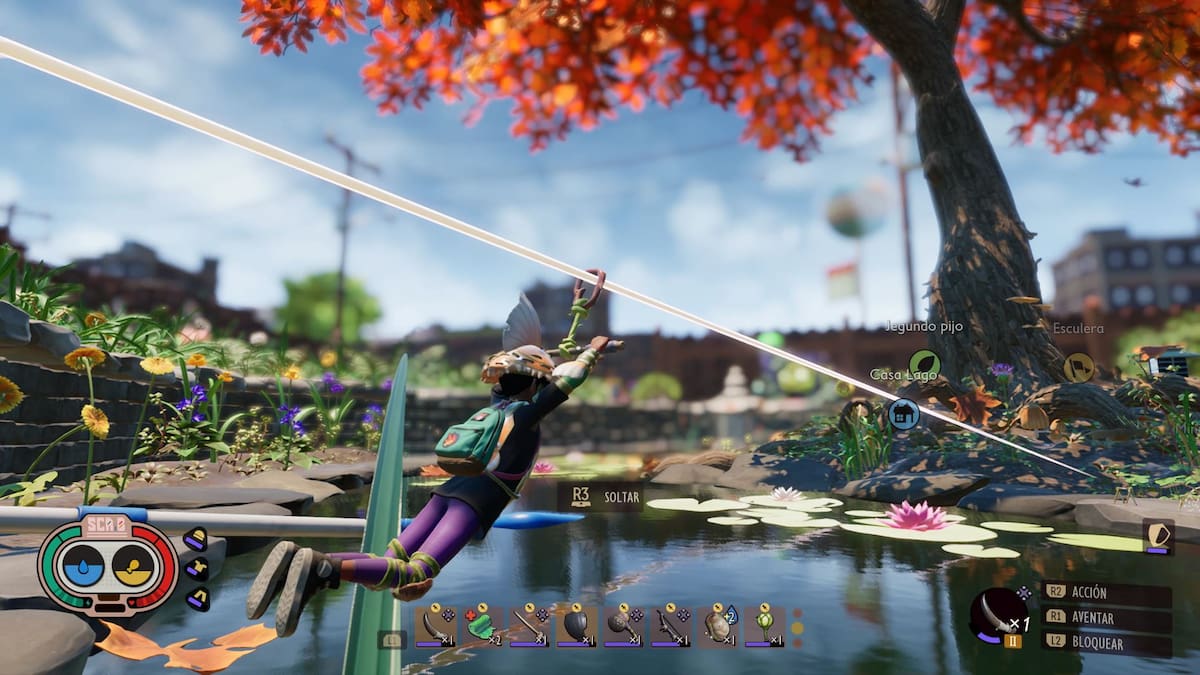Click the blue thirst water gauge

tap(83, 566)
